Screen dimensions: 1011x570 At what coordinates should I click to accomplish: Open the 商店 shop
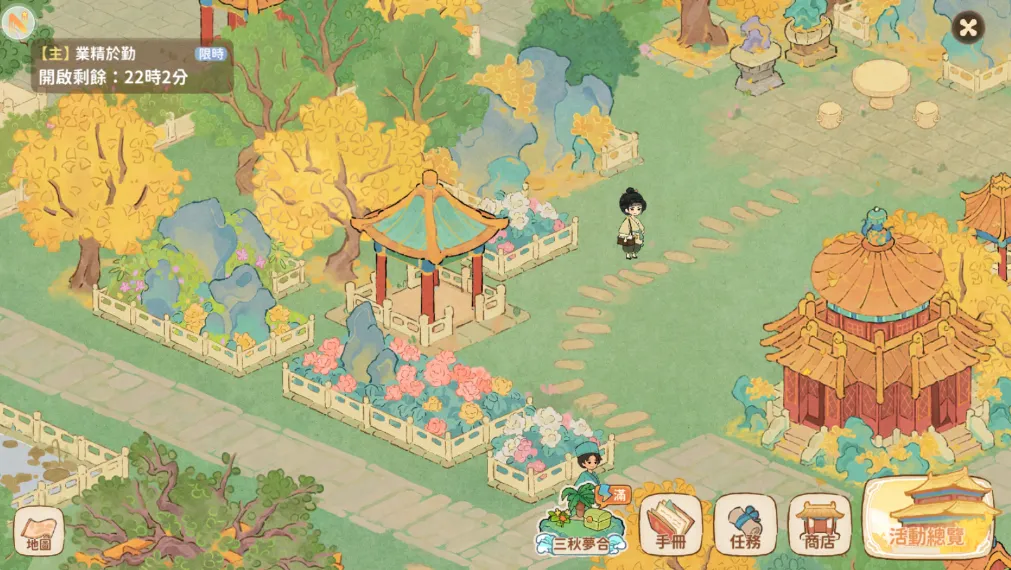(819, 524)
